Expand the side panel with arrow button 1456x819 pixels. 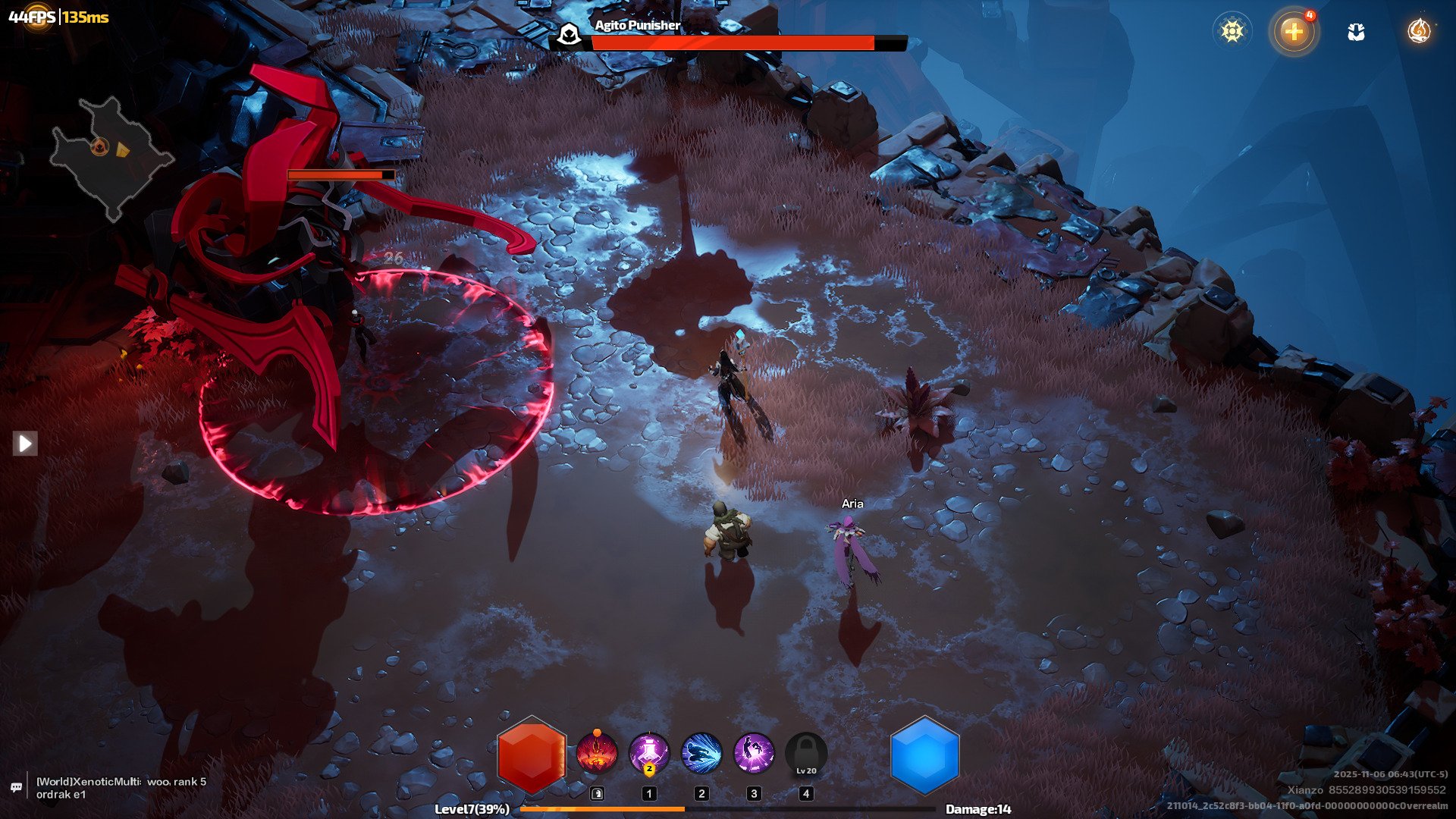25,443
